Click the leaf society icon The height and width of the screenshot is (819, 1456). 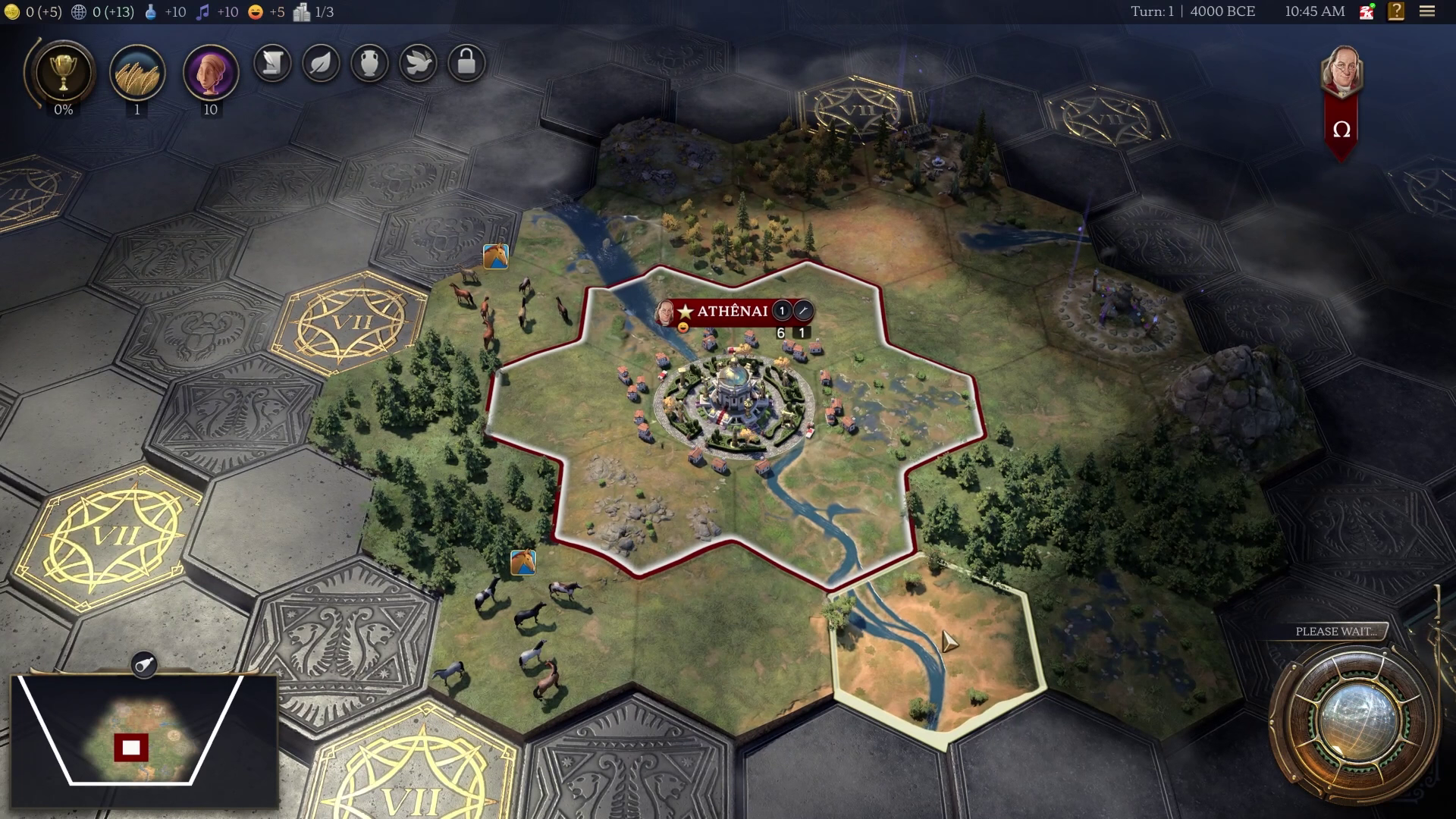321,64
